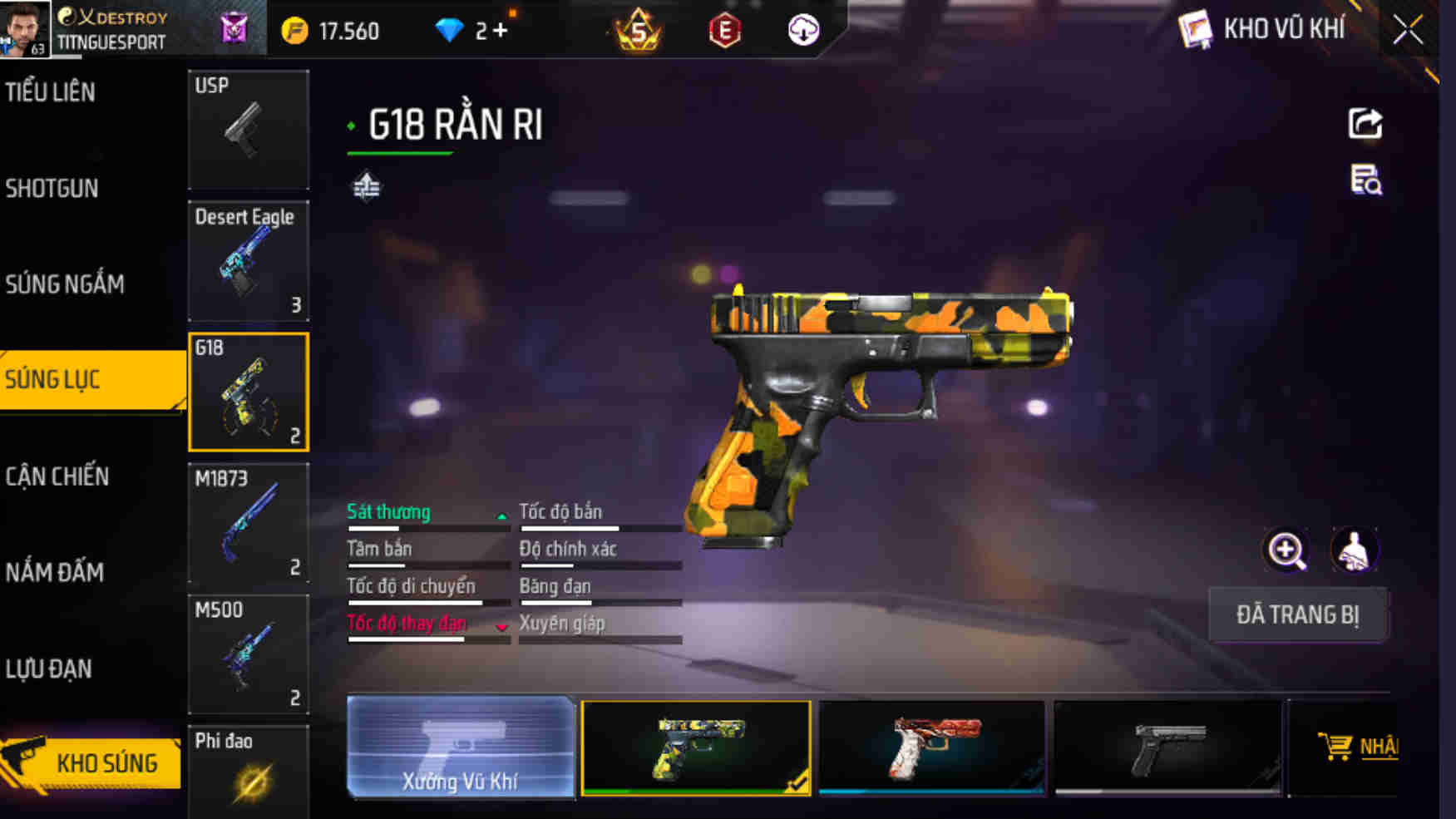The image size is (1456, 819).
Task: Select the Desert Eagle in the weapon list
Action: pyautogui.click(x=248, y=261)
